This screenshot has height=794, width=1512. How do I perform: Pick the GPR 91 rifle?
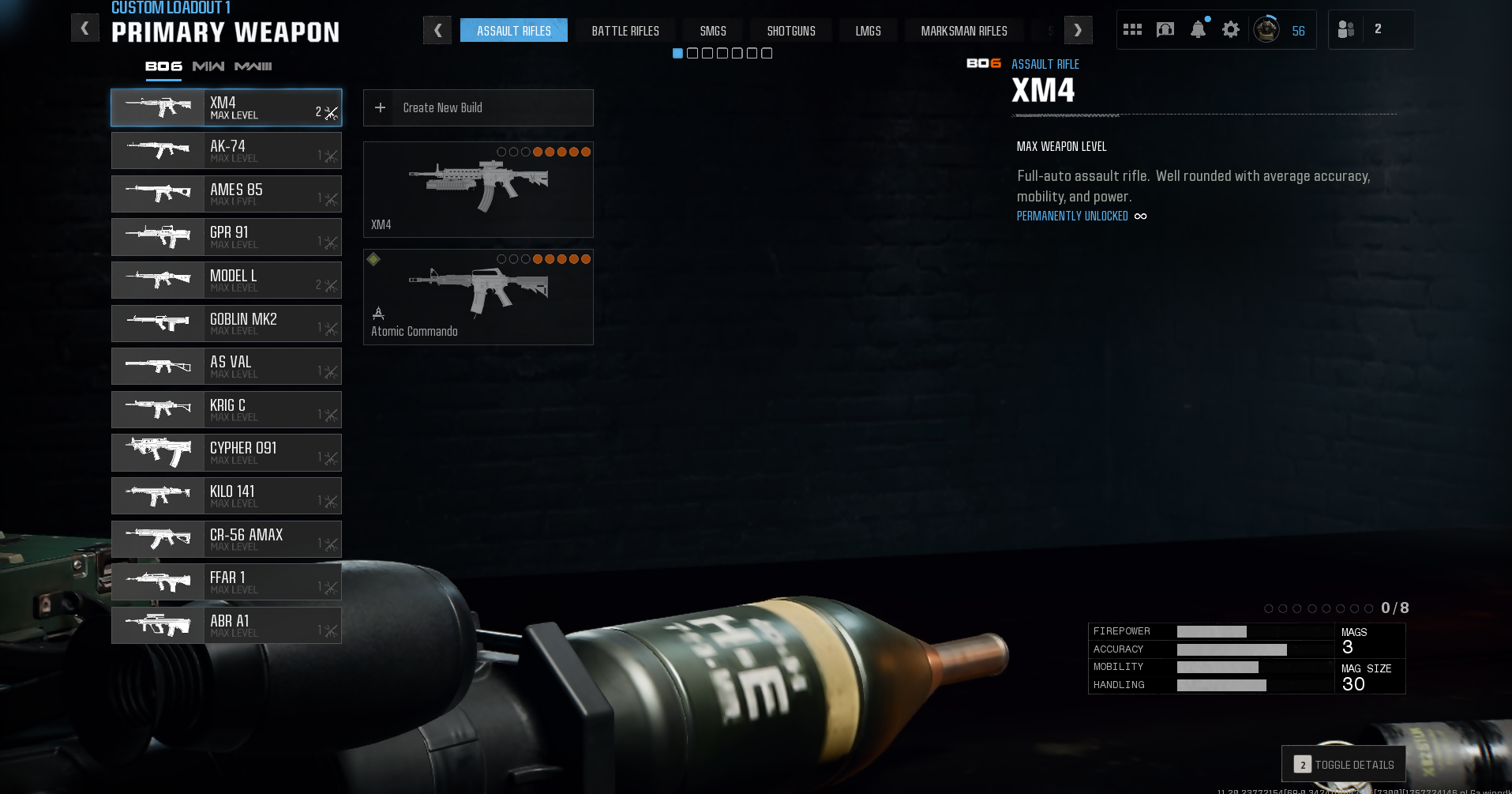(x=226, y=237)
